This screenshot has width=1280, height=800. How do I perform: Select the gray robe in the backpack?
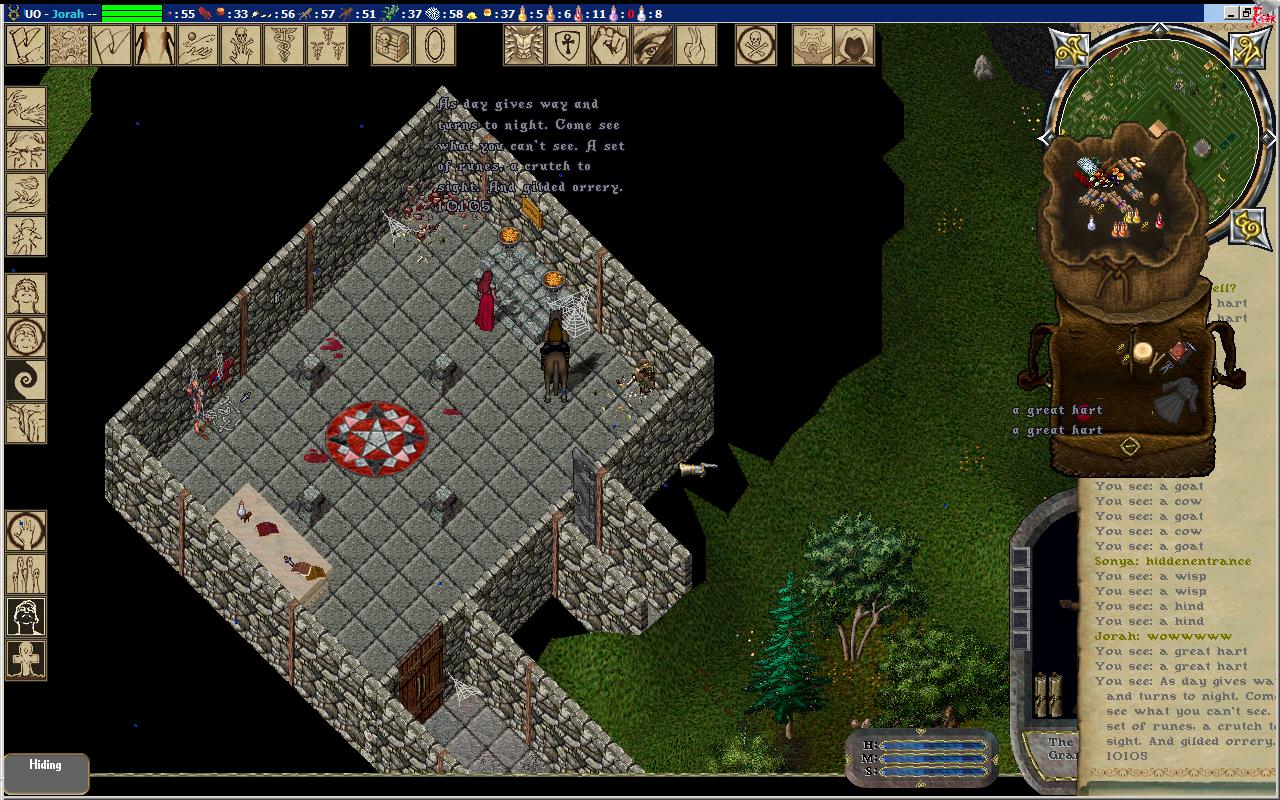tap(1174, 400)
